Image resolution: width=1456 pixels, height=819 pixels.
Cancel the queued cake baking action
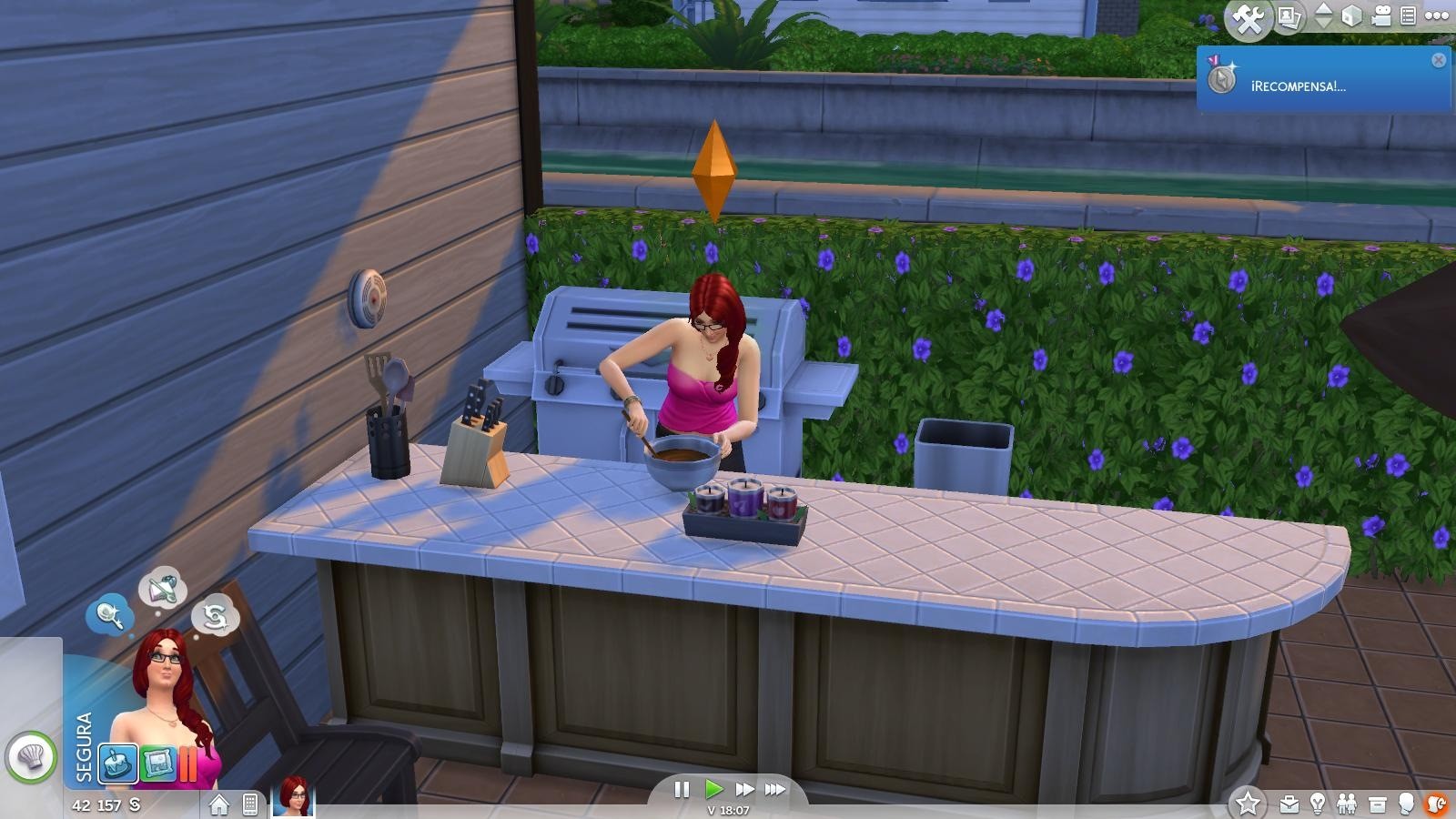[116, 763]
